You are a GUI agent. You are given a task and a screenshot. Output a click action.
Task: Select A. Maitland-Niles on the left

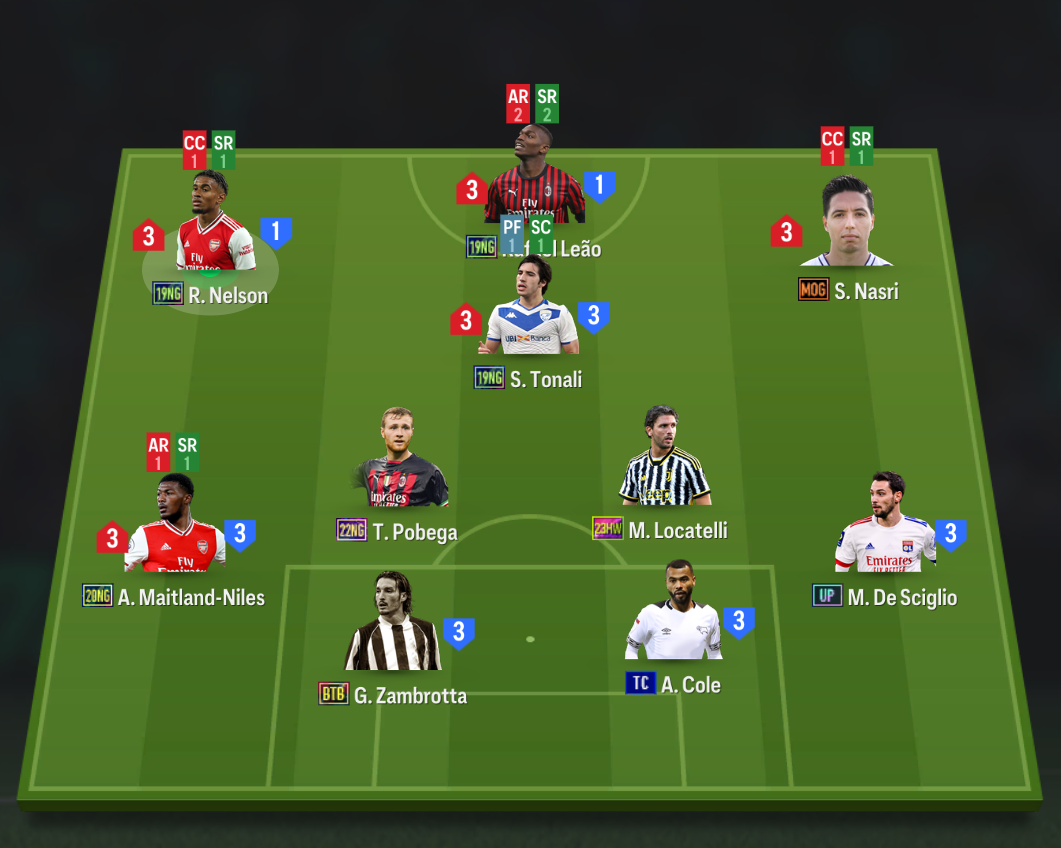pyautogui.click(x=175, y=530)
